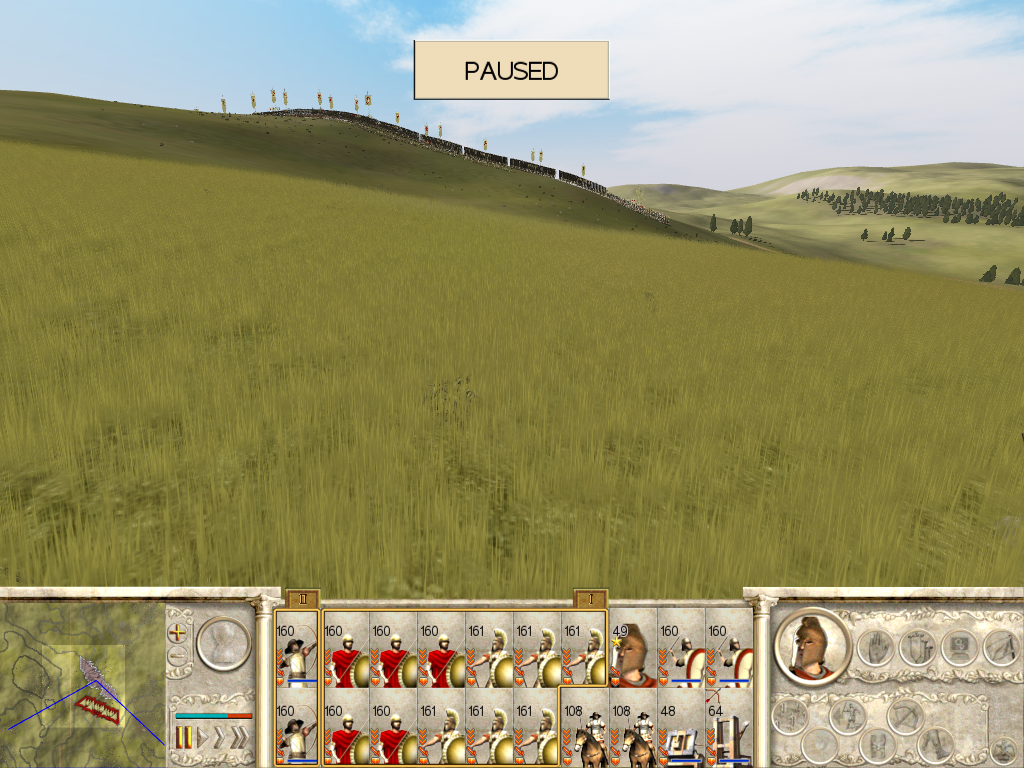
Task: Toggle the fire-at-will bow icon
Action: tap(904, 716)
